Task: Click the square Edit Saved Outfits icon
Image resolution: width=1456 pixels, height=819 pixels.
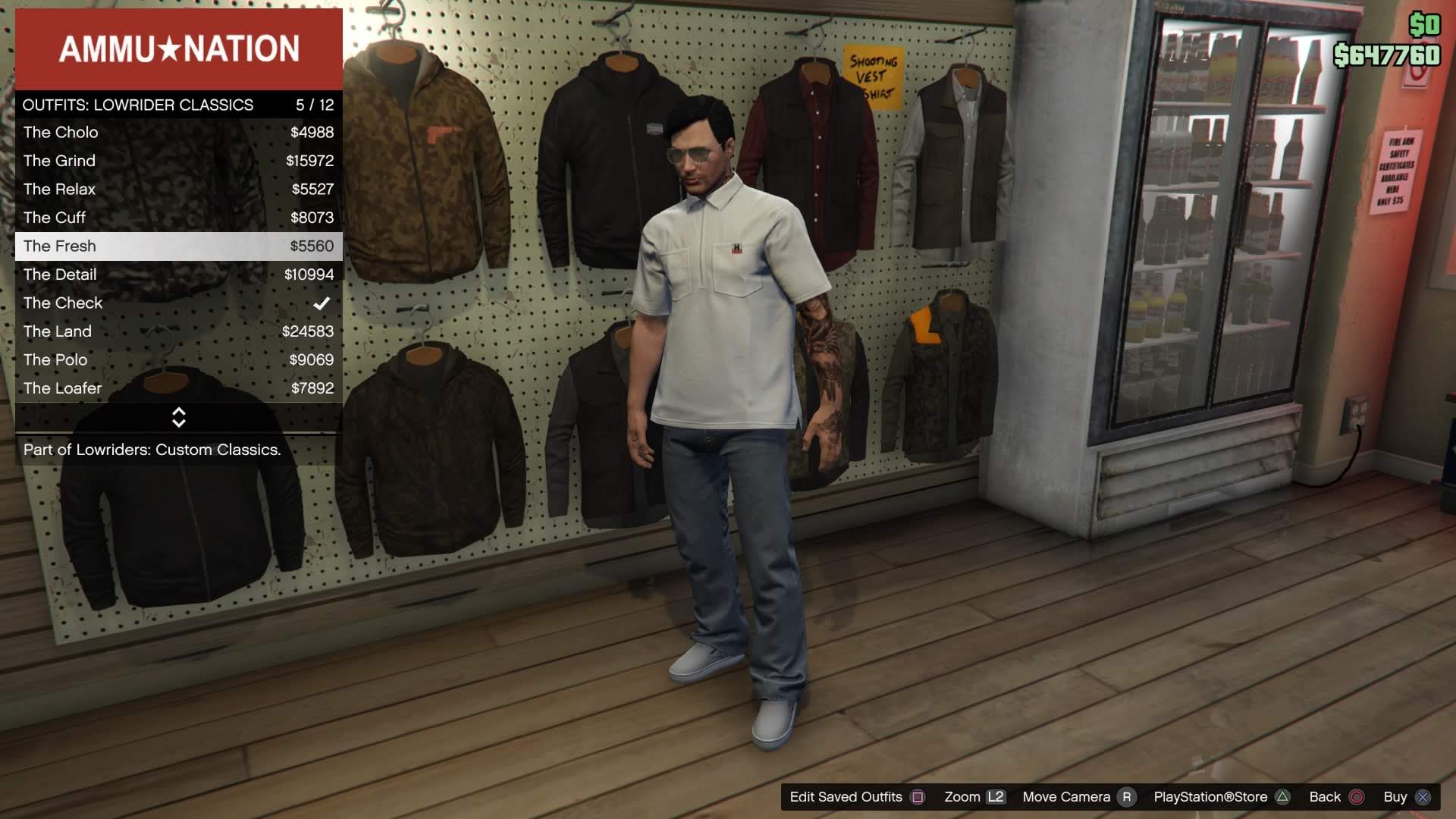Action: point(918,797)
